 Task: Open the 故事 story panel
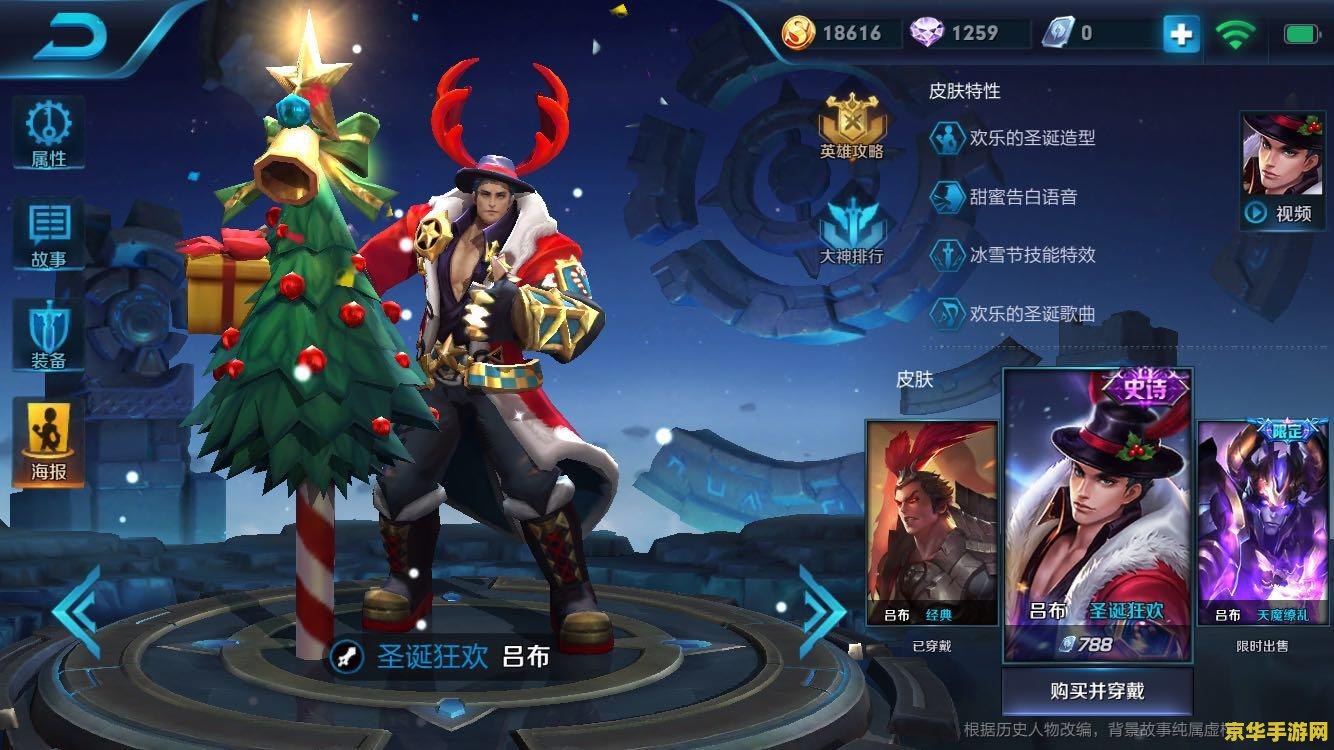click(48, 235)
